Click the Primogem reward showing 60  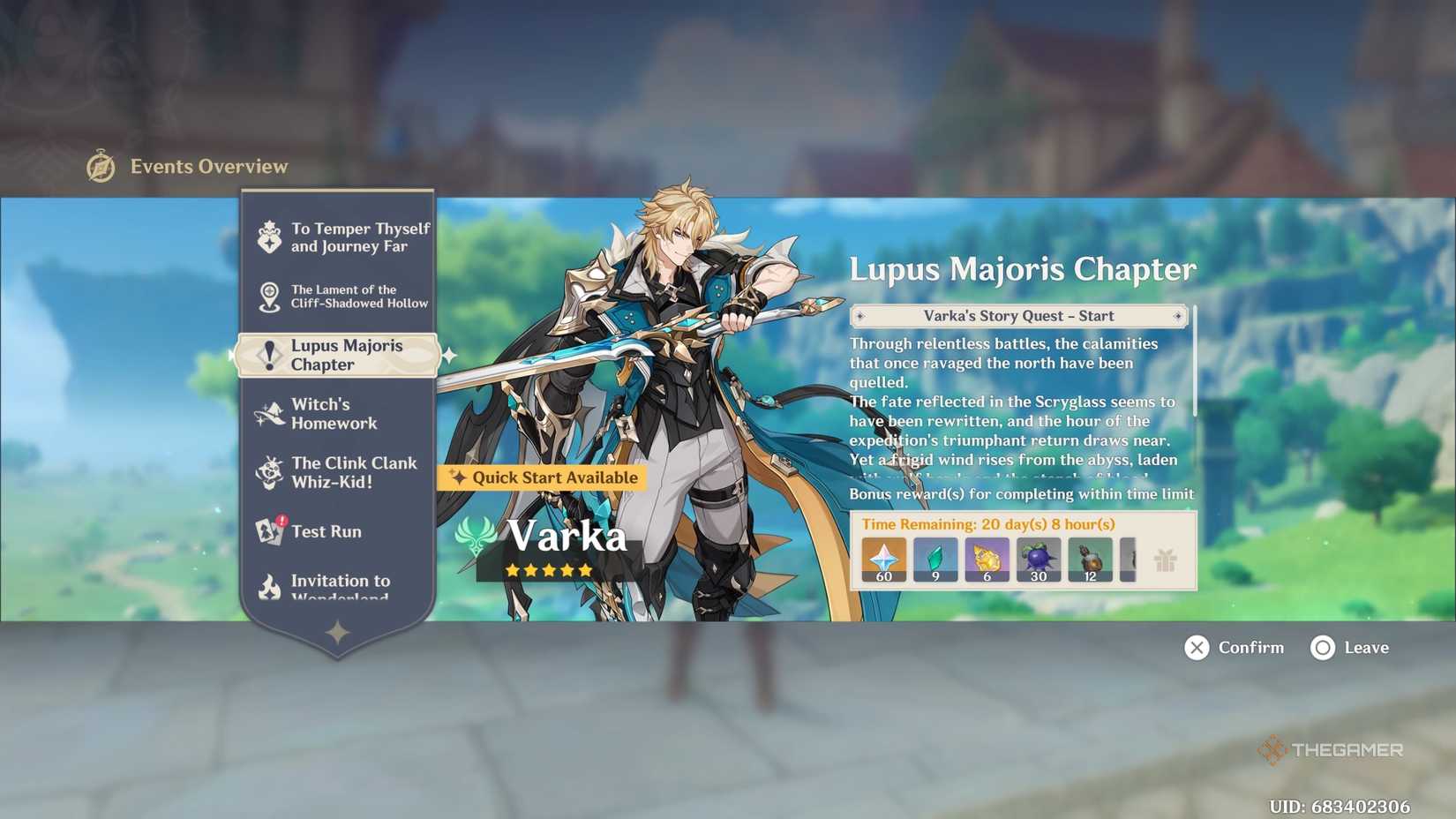[882, 557]
